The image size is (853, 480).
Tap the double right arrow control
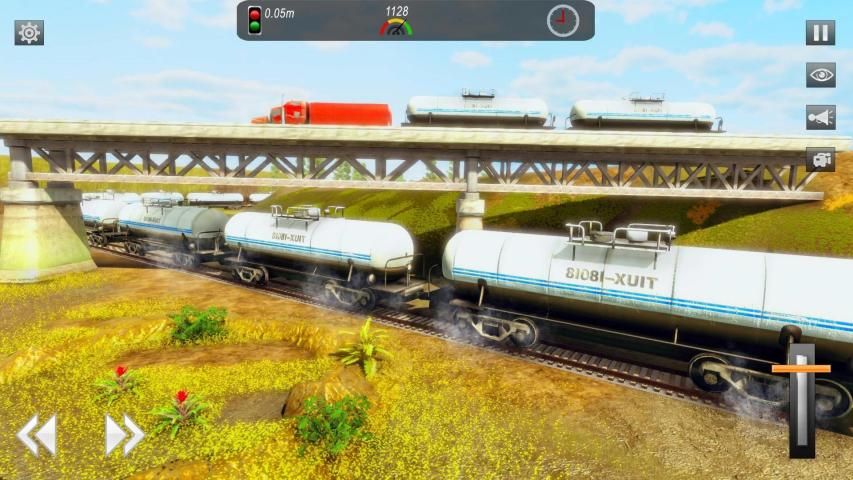(x=125, y=435)
